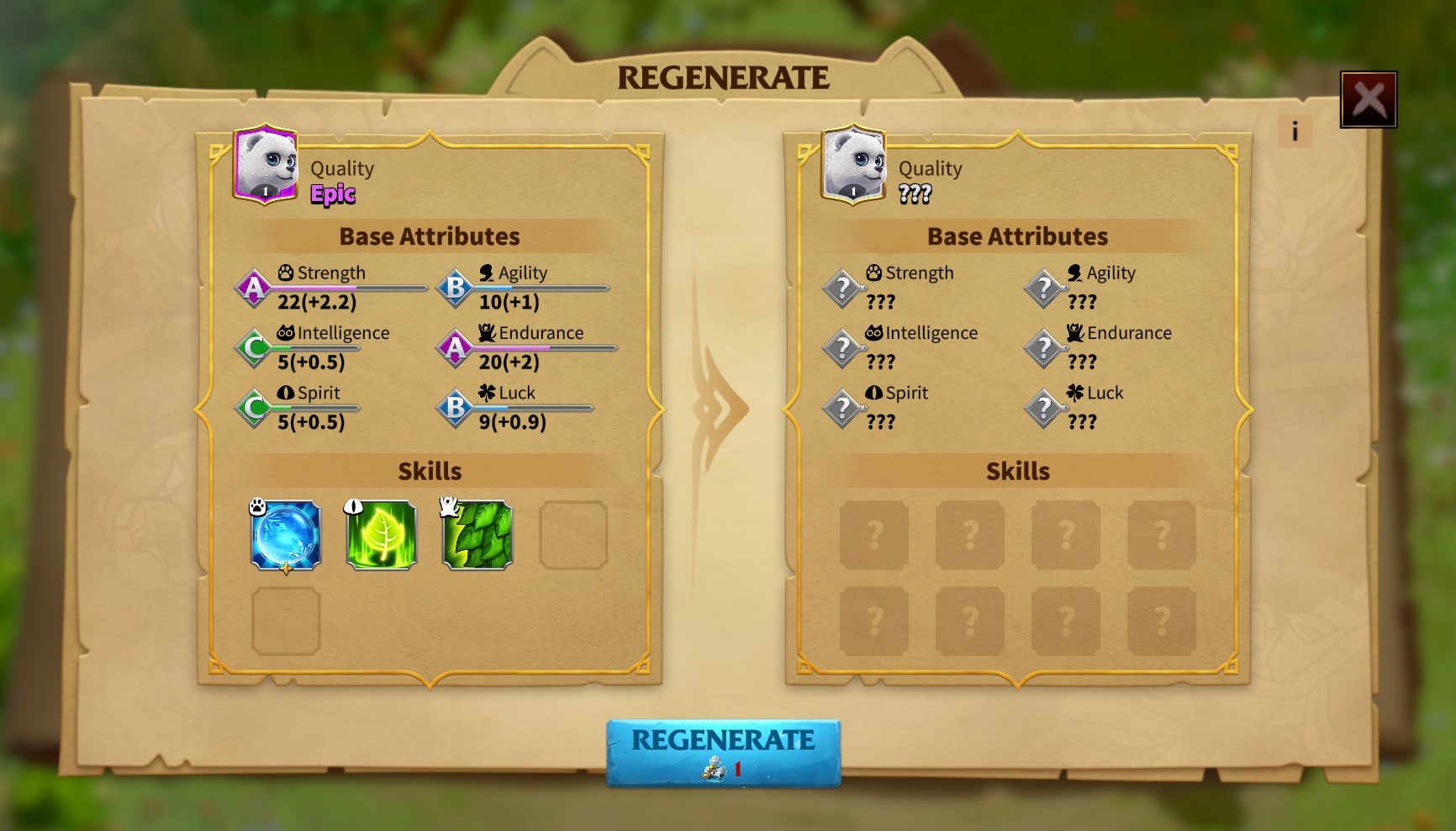Click the C-grade badge next to Intelligence
The height and width of the screenshot is (831, 1456).
coord(251,347)
